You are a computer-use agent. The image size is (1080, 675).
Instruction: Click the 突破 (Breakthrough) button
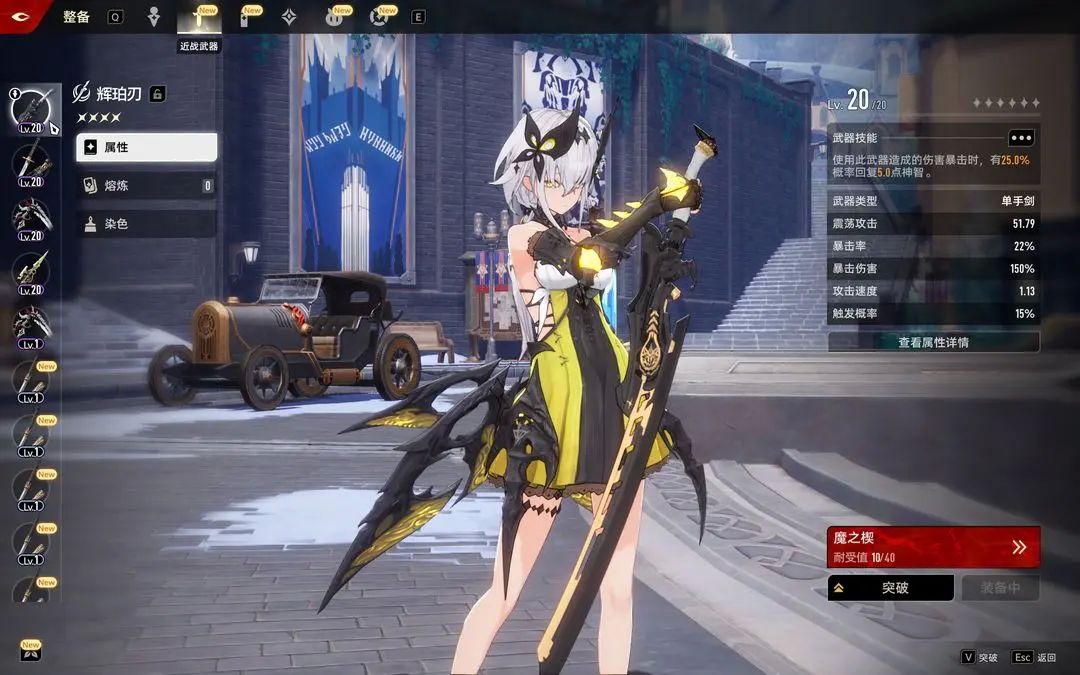(890, 588)
